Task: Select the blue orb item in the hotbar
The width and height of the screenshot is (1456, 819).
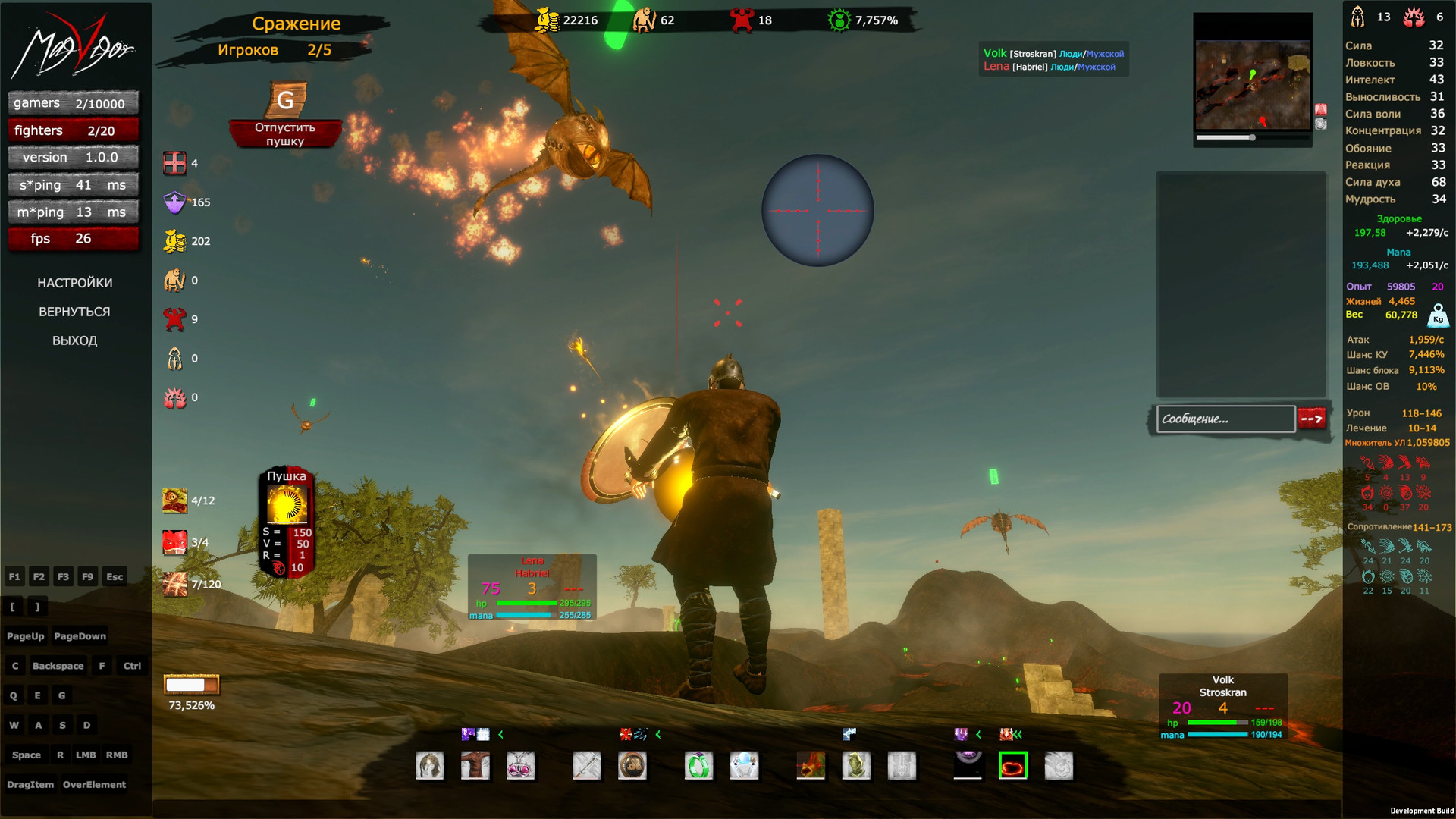Action: tap(744, 766)
